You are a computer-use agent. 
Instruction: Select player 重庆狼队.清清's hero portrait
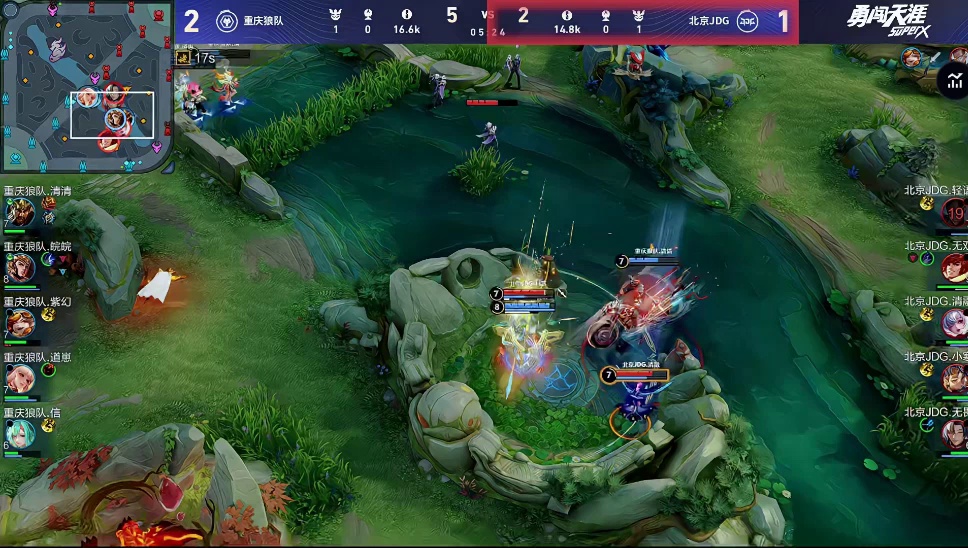[x=22, y=213]
